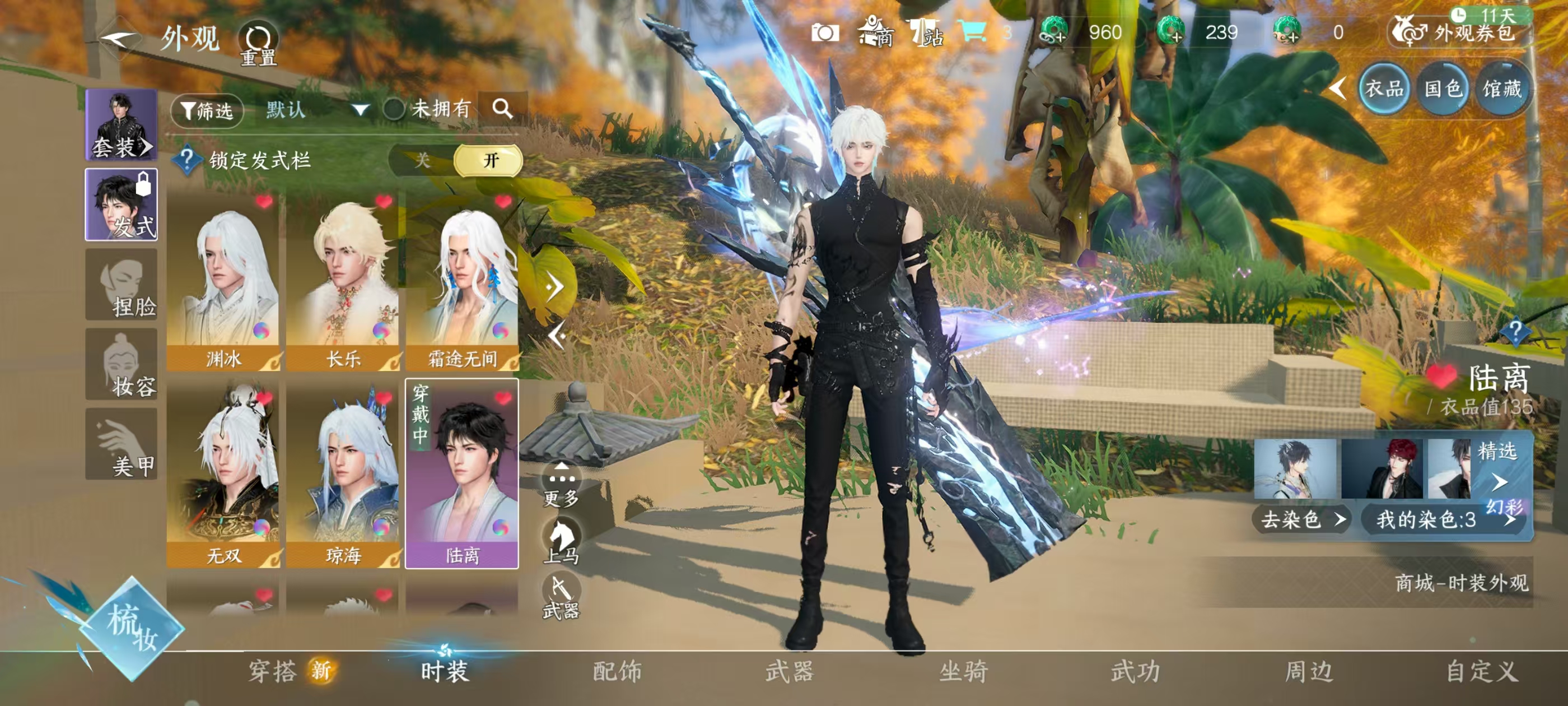Select the 无双 hairstyle card

pyautogui.click(x=223, y=475)
